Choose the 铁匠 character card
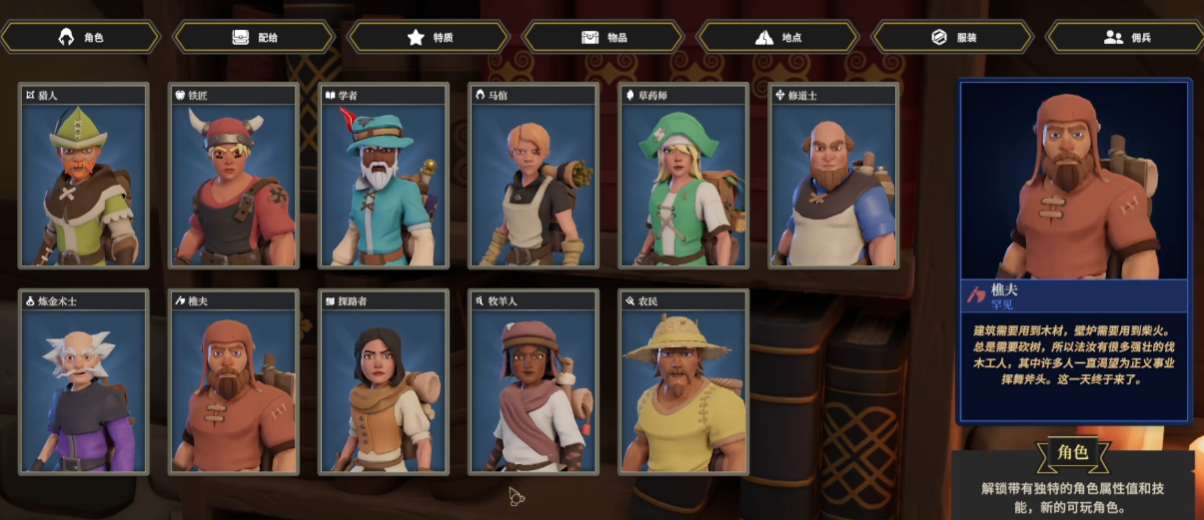Image resolution: width=1204 pixels, height=520 pixels. (234, 176)
